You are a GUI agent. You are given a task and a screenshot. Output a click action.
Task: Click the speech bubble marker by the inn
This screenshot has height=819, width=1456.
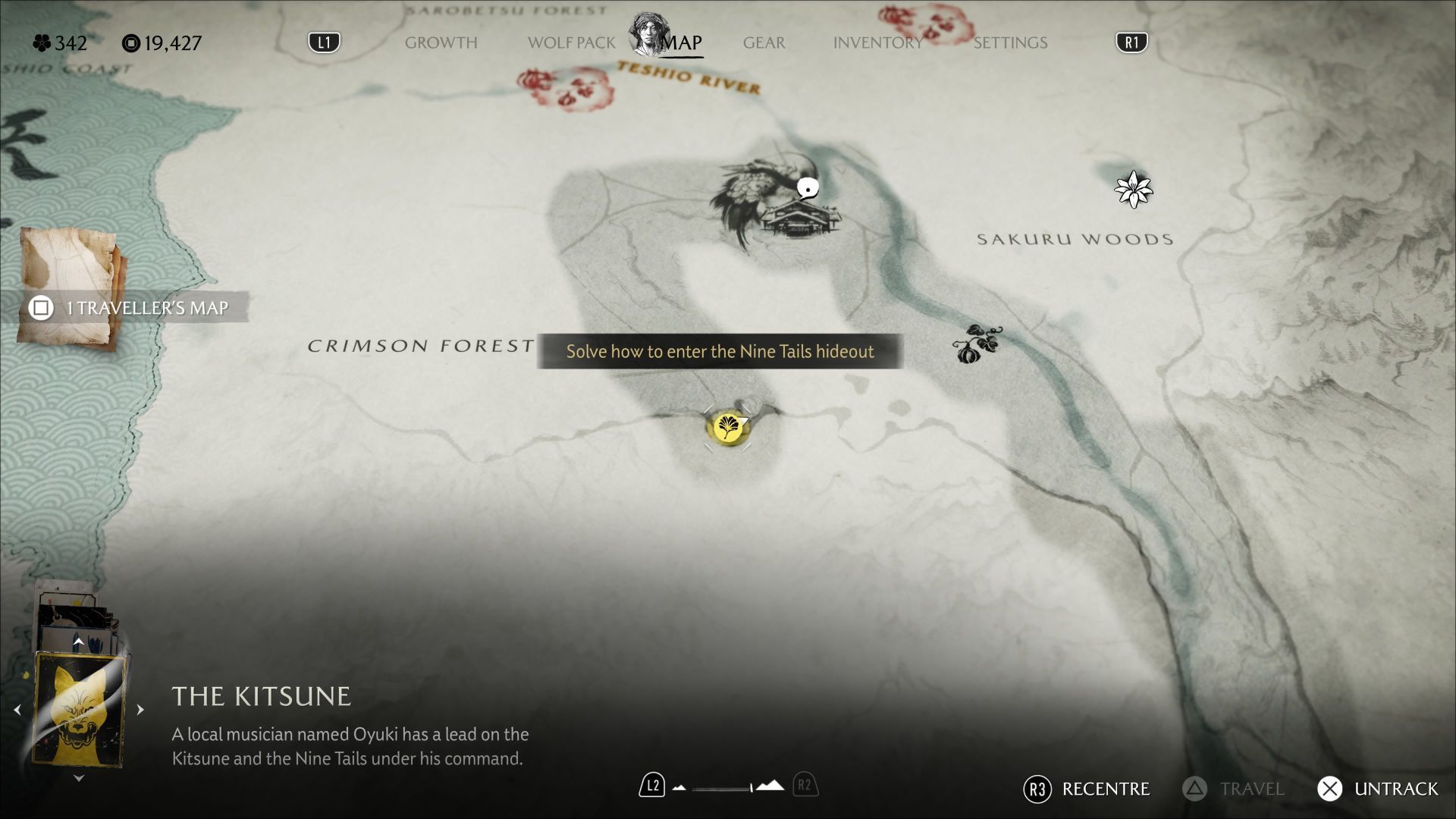tap(808, 187)
